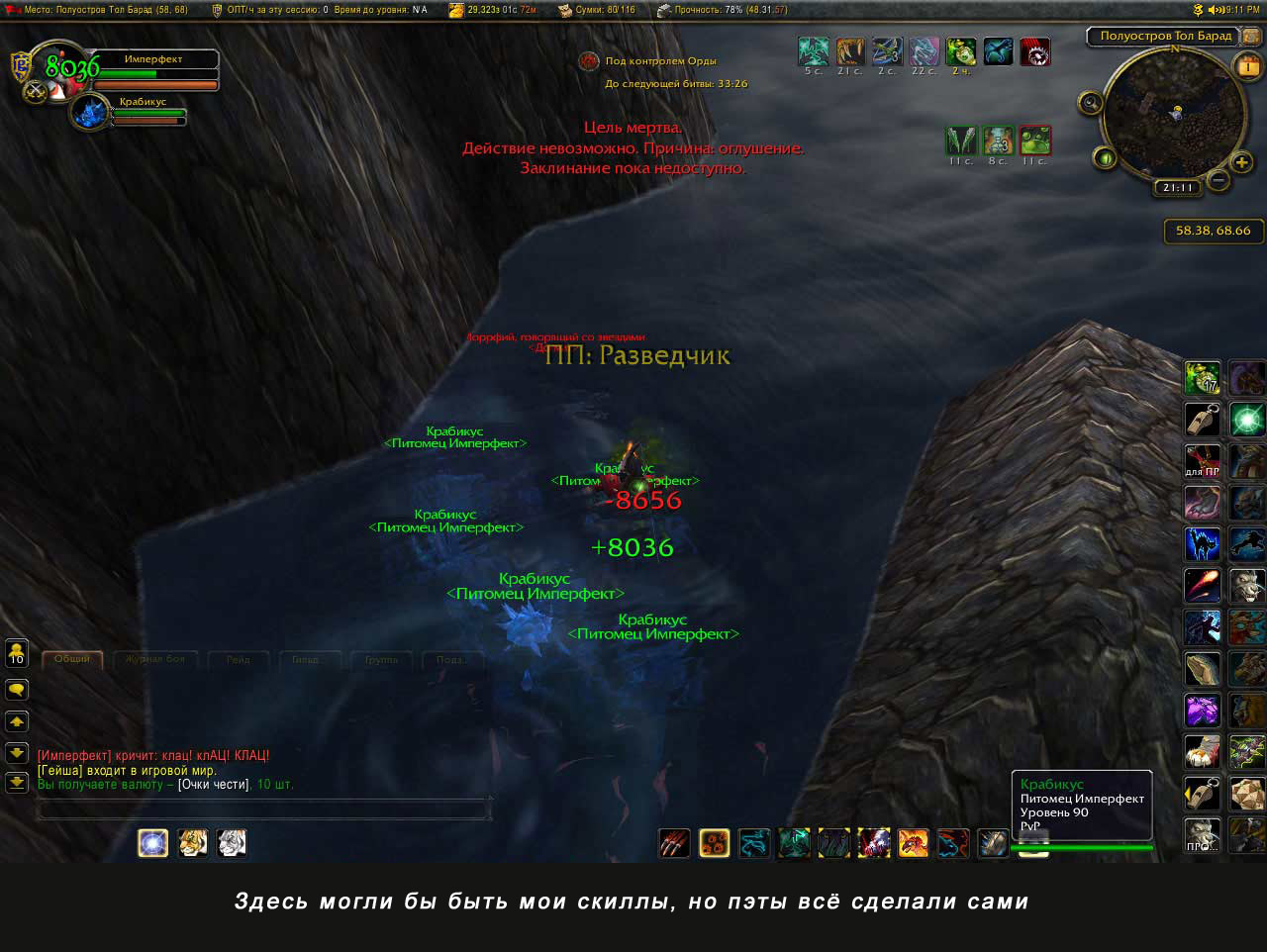The width and height of the screenshot is (1267, 952).
Task: Switch to the Рейд chat tab
Action: (x=238, y=659)
